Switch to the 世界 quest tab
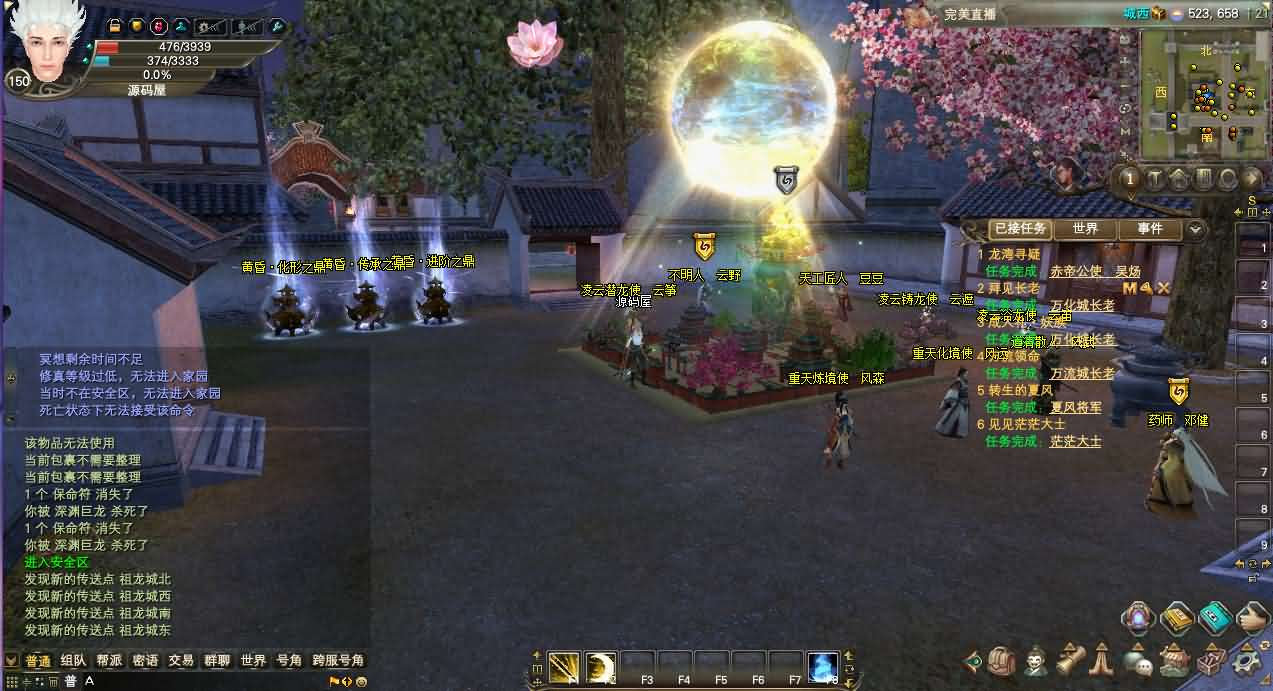This screenshot has width=1273, height=691. click(x=1085, y=229)
